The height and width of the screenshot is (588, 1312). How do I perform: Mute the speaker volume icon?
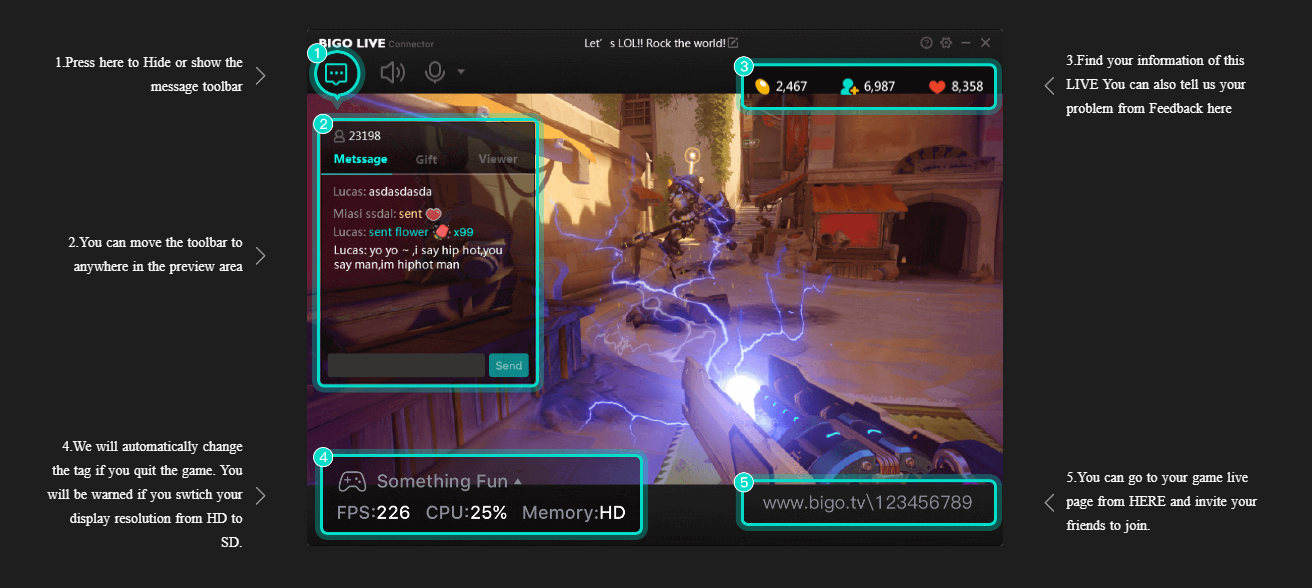[x=393, y=72]
